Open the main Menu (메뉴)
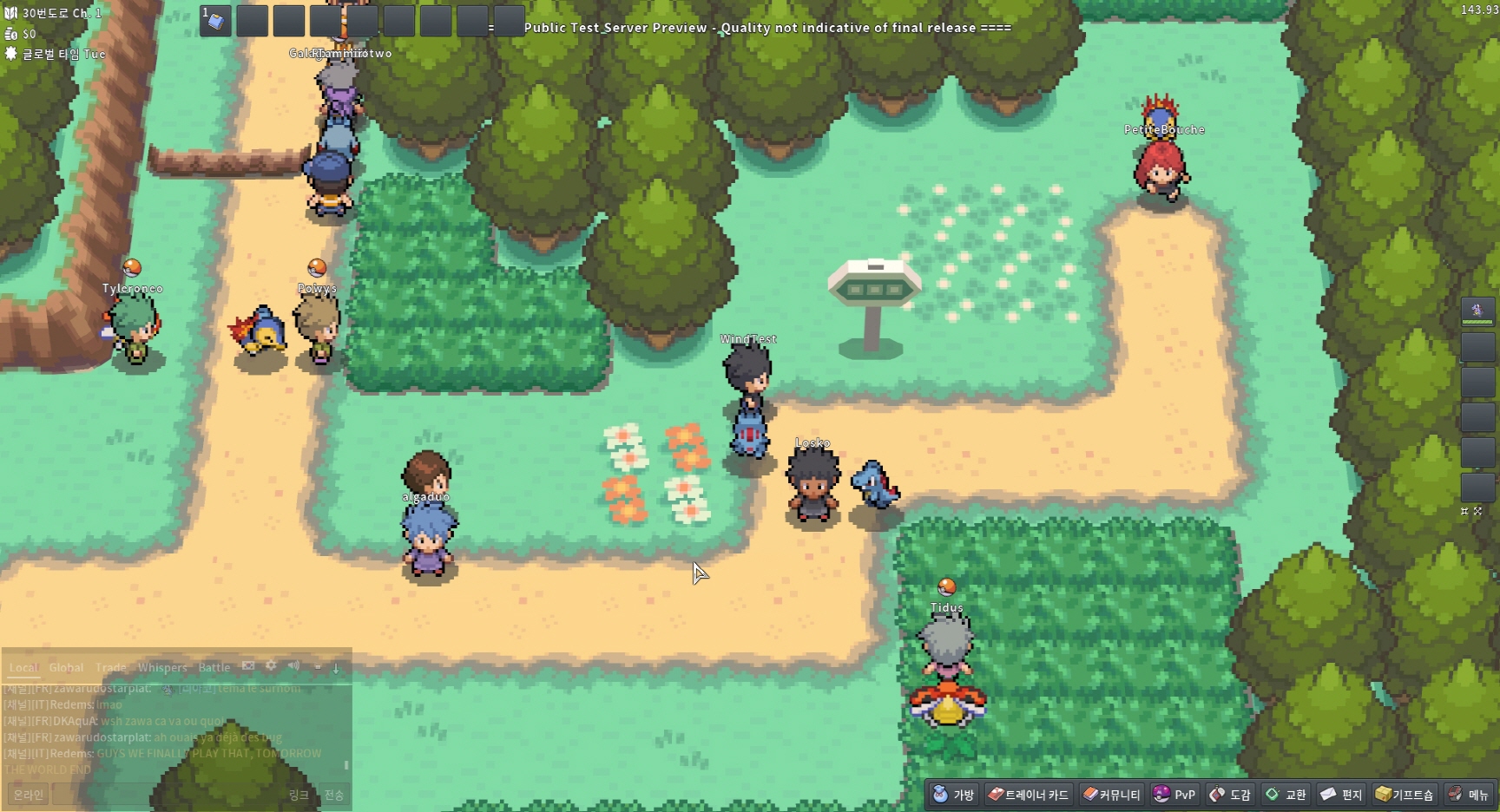This screenshot has width=1500, height=812. (x=1468, y=794)
